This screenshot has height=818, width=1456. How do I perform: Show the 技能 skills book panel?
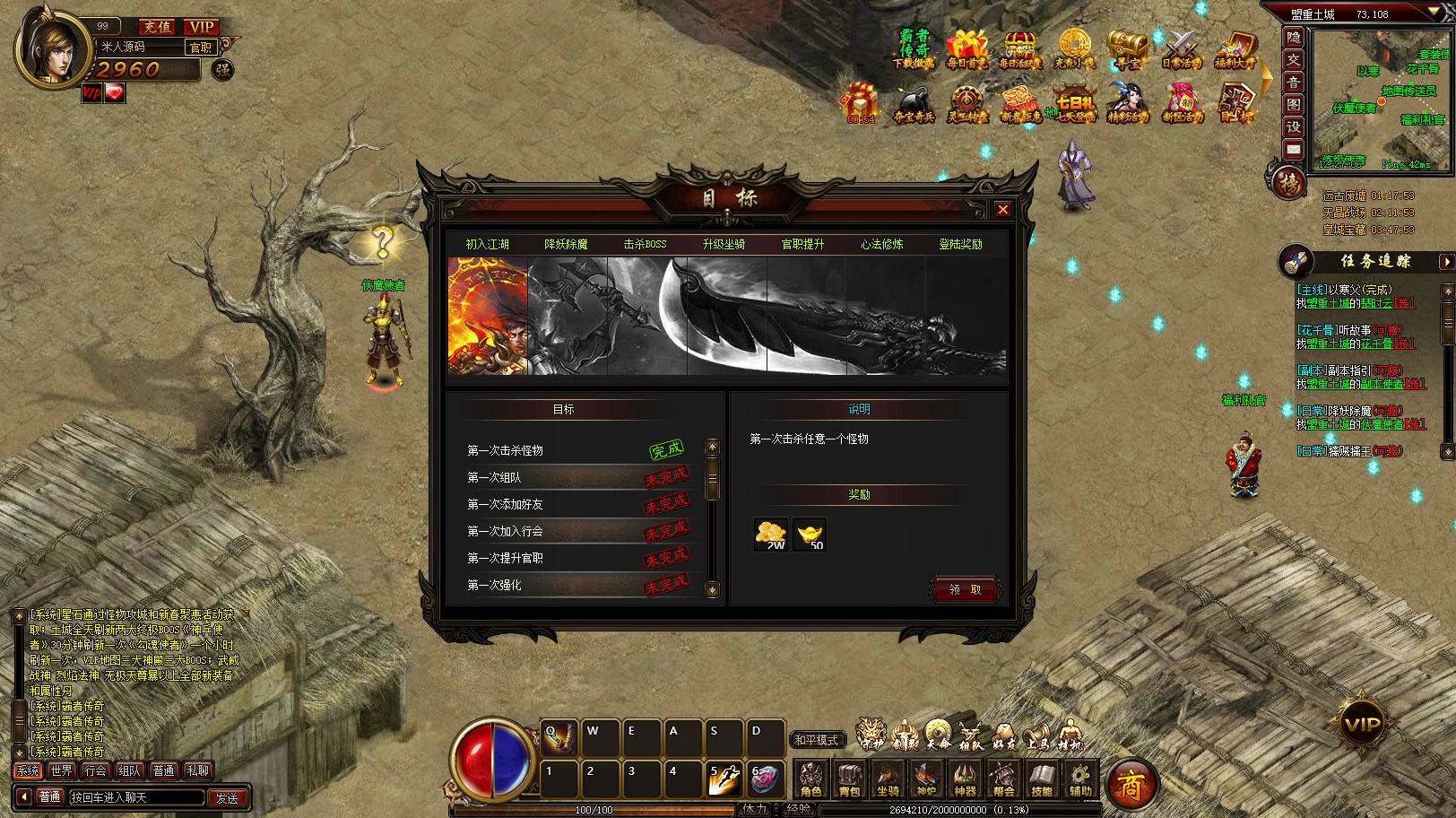pos(1042,779)
